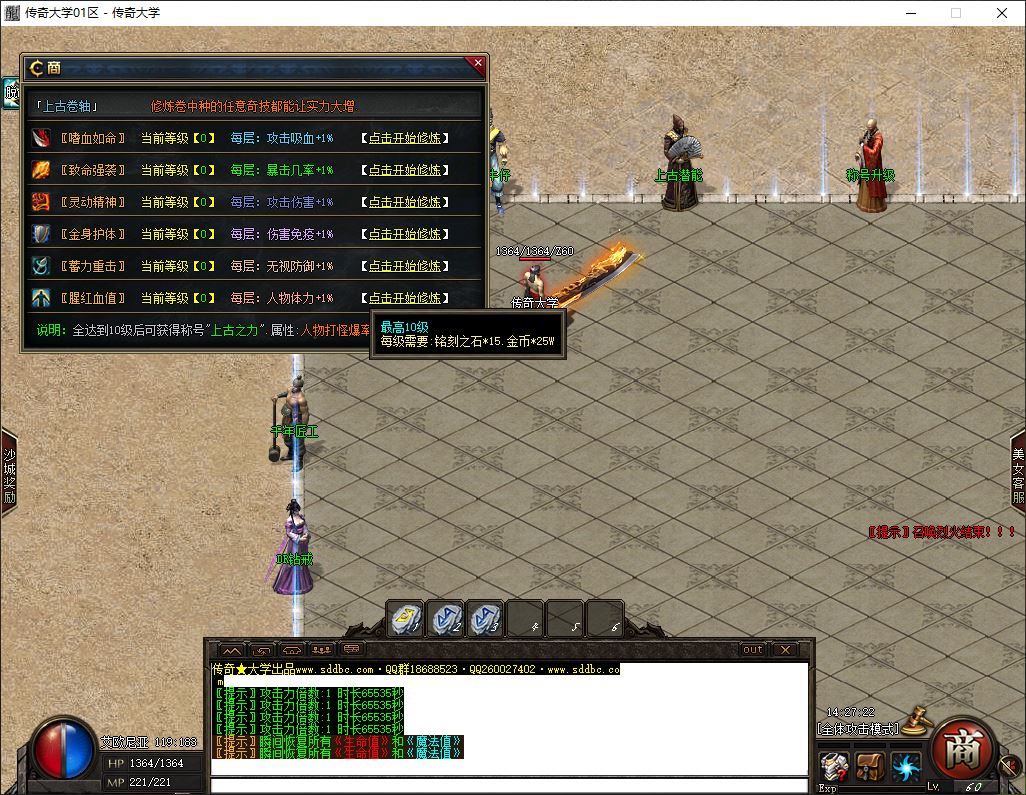Close the 上古卷轴 training panel
This screenshot has height=795, width=1026.
478,64
